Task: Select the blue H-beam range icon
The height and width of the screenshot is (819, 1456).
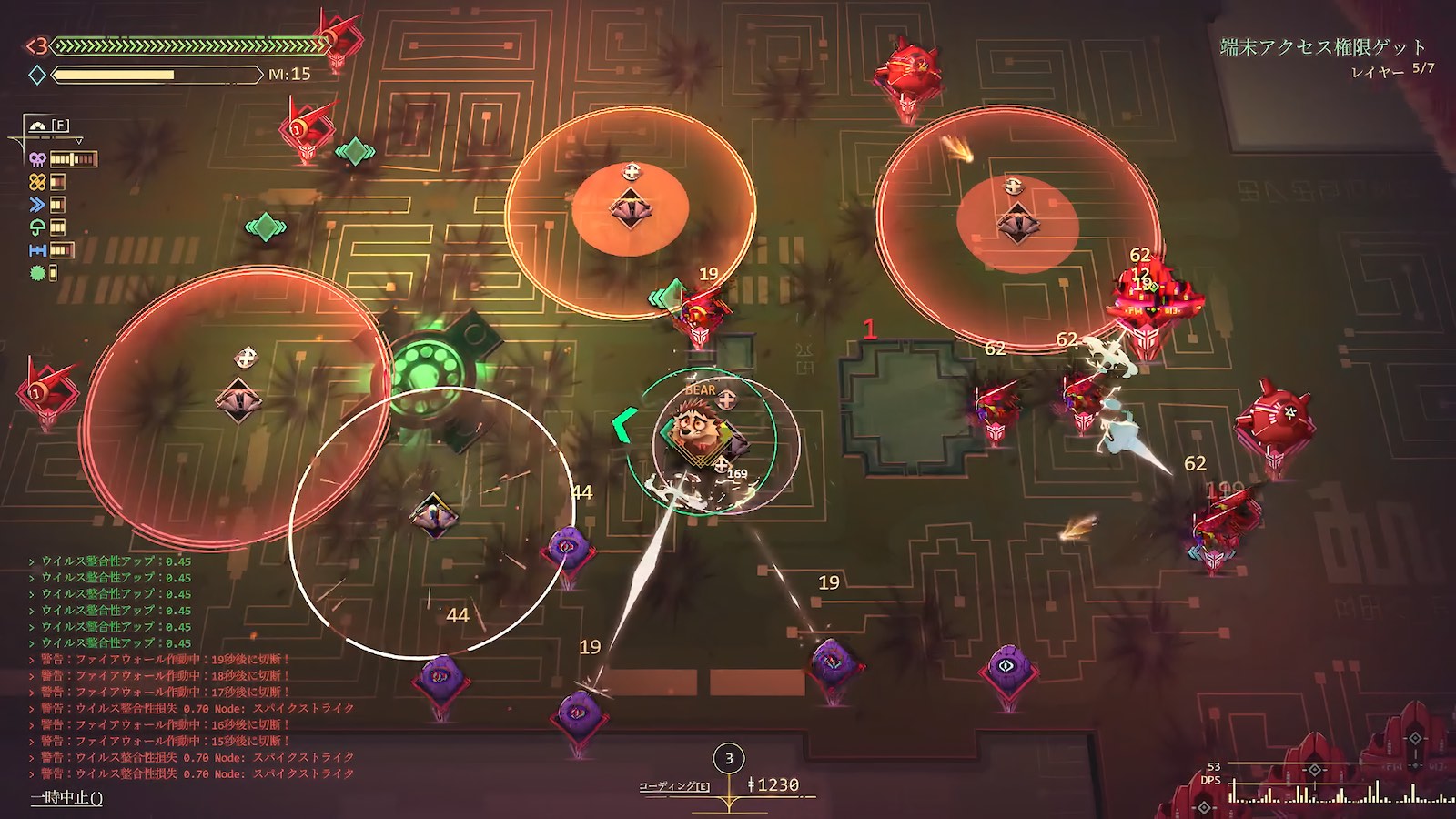Action: (x=37, y=250)
